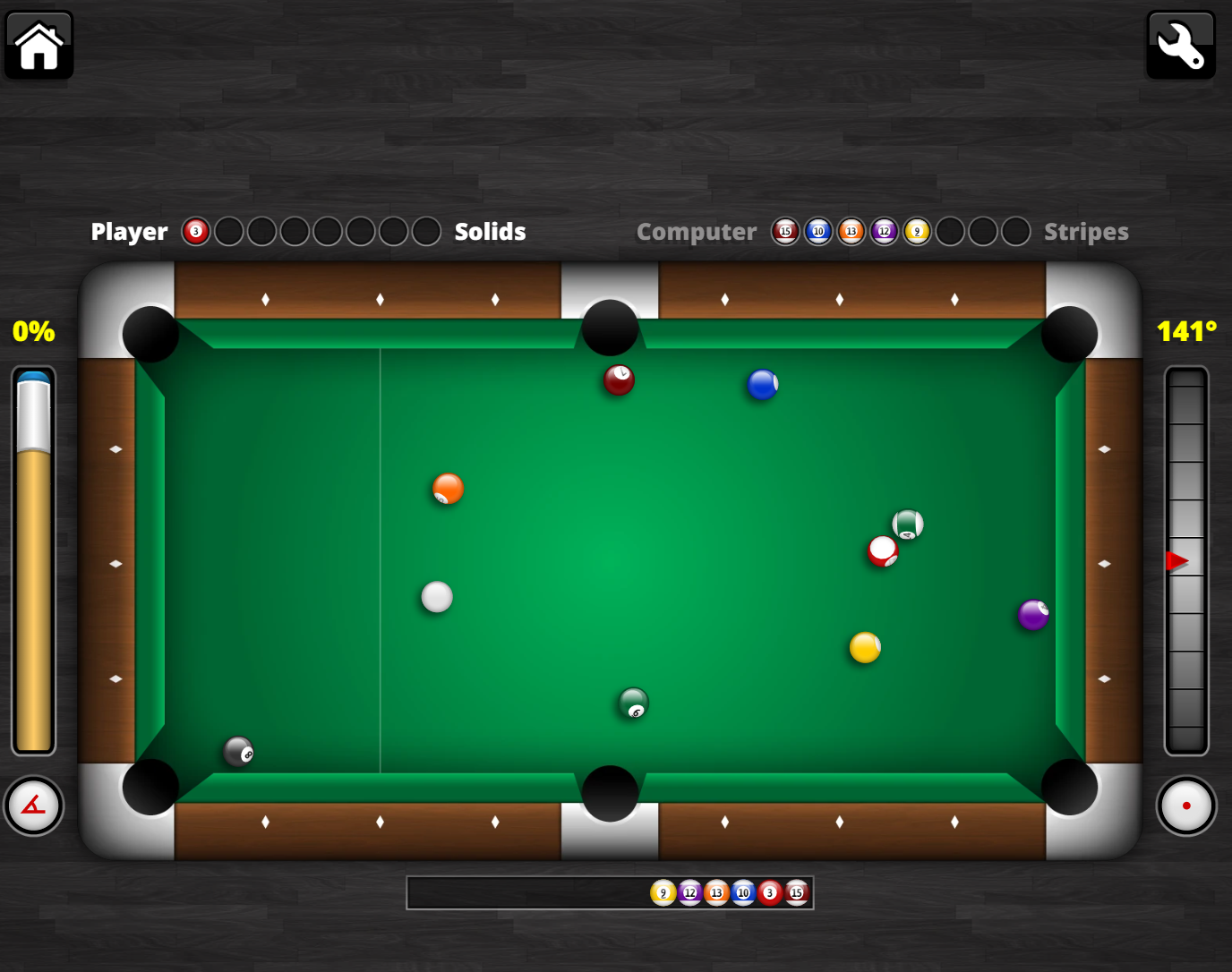This screenshot has height=972, width=1232.
Task: Select the white cue ball on the table
Action: click(x=436, y=596)
